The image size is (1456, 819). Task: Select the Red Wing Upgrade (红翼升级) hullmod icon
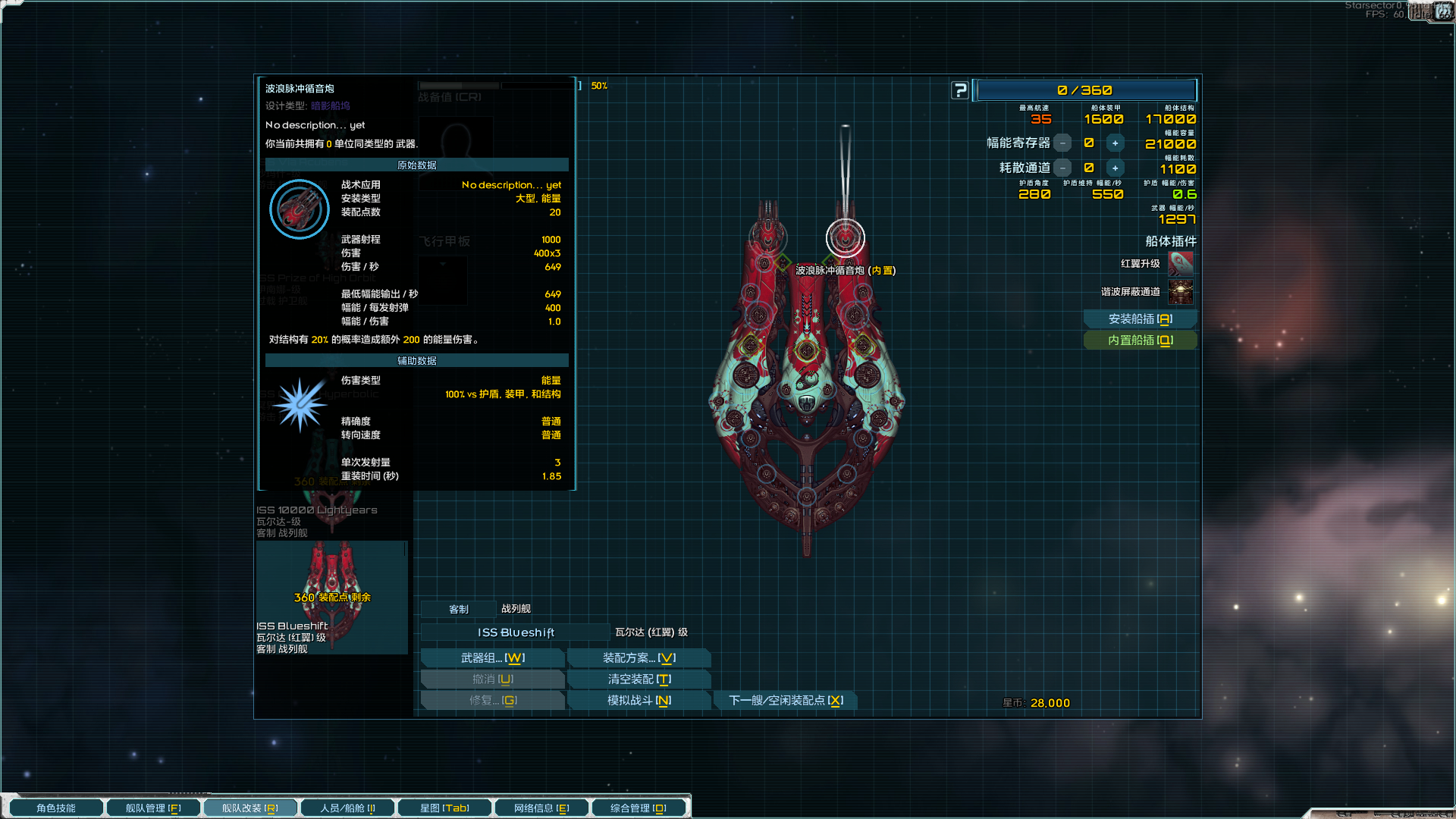(1181, 264)
